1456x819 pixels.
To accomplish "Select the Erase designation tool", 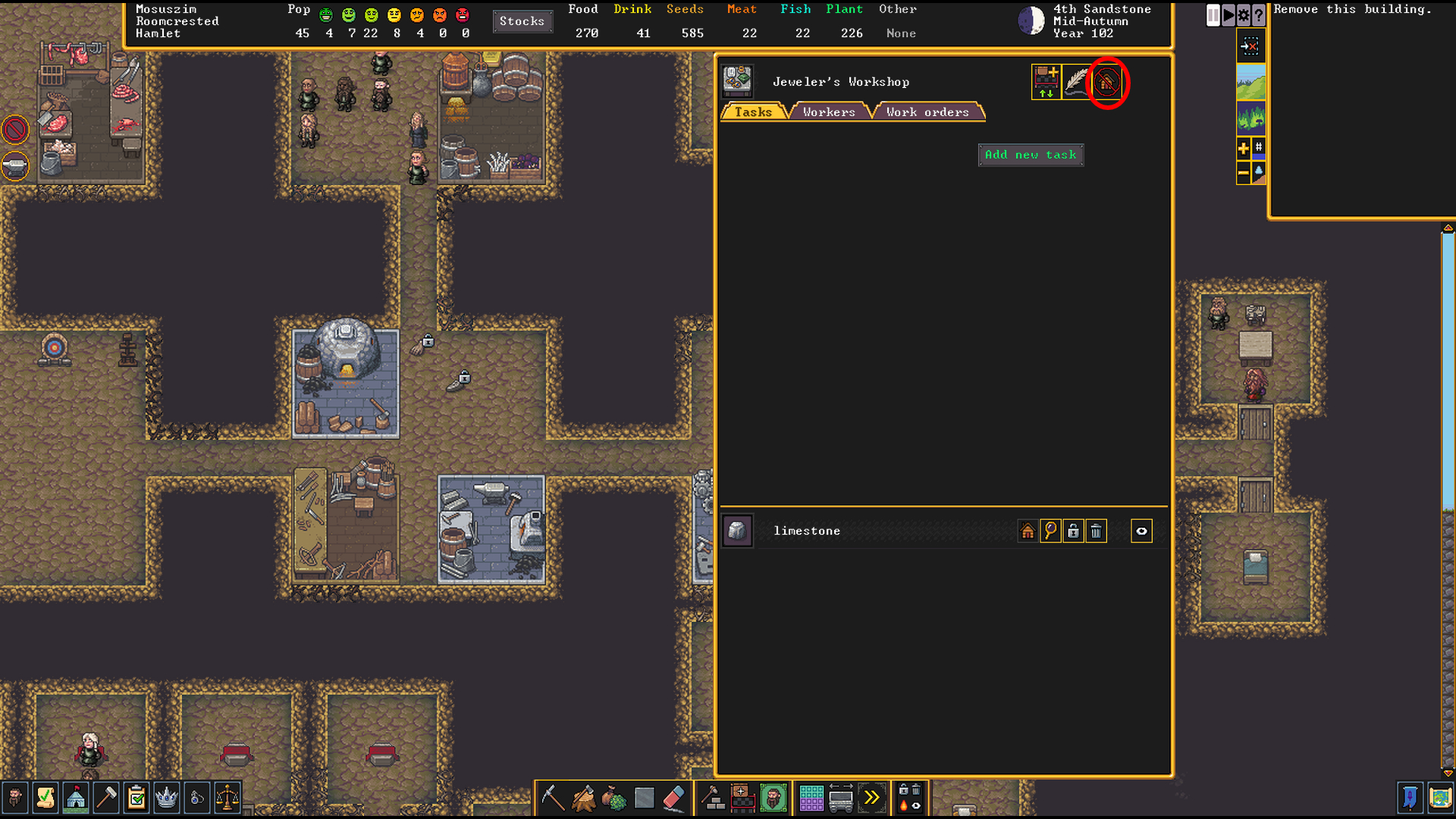I will point(675,798).
